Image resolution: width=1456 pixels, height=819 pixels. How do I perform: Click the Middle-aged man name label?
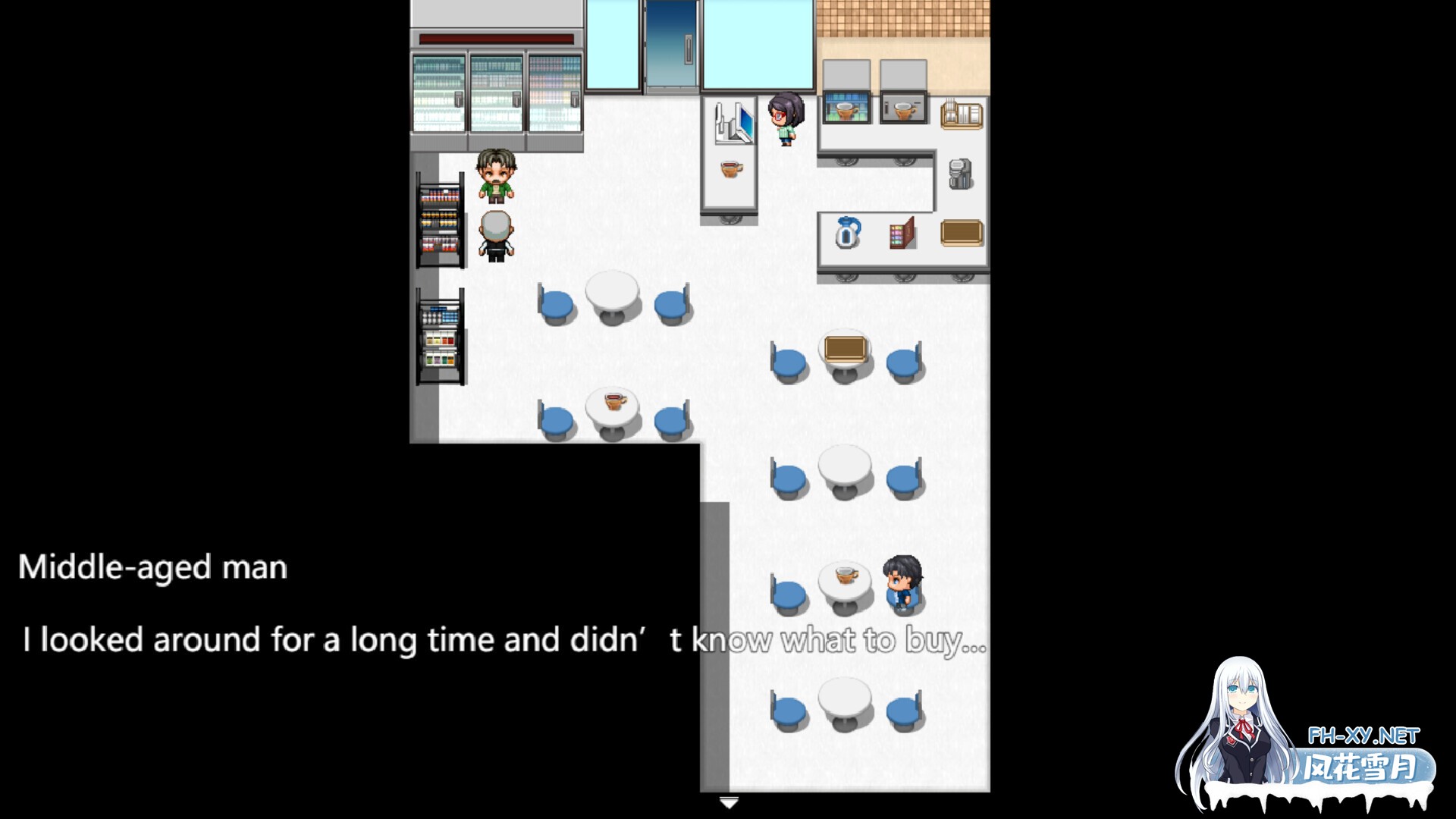(152, 565)
